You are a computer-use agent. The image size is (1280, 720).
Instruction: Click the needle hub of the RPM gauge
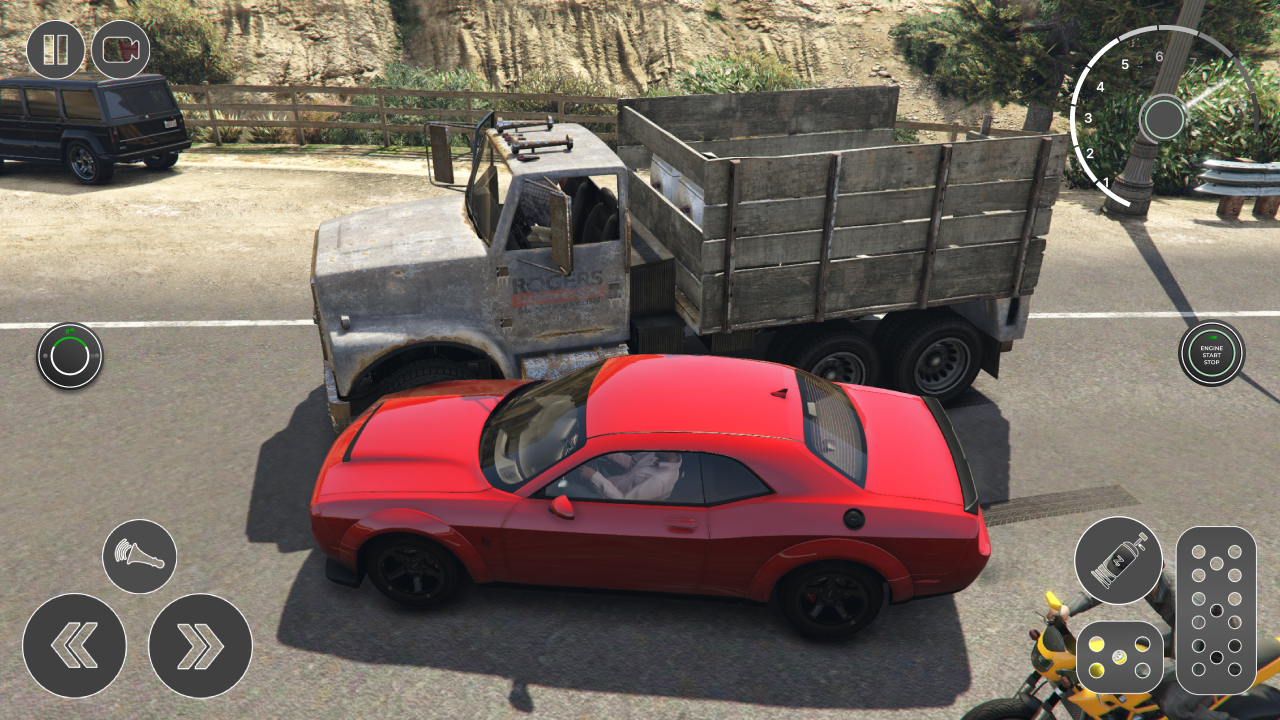point(1165,118)
